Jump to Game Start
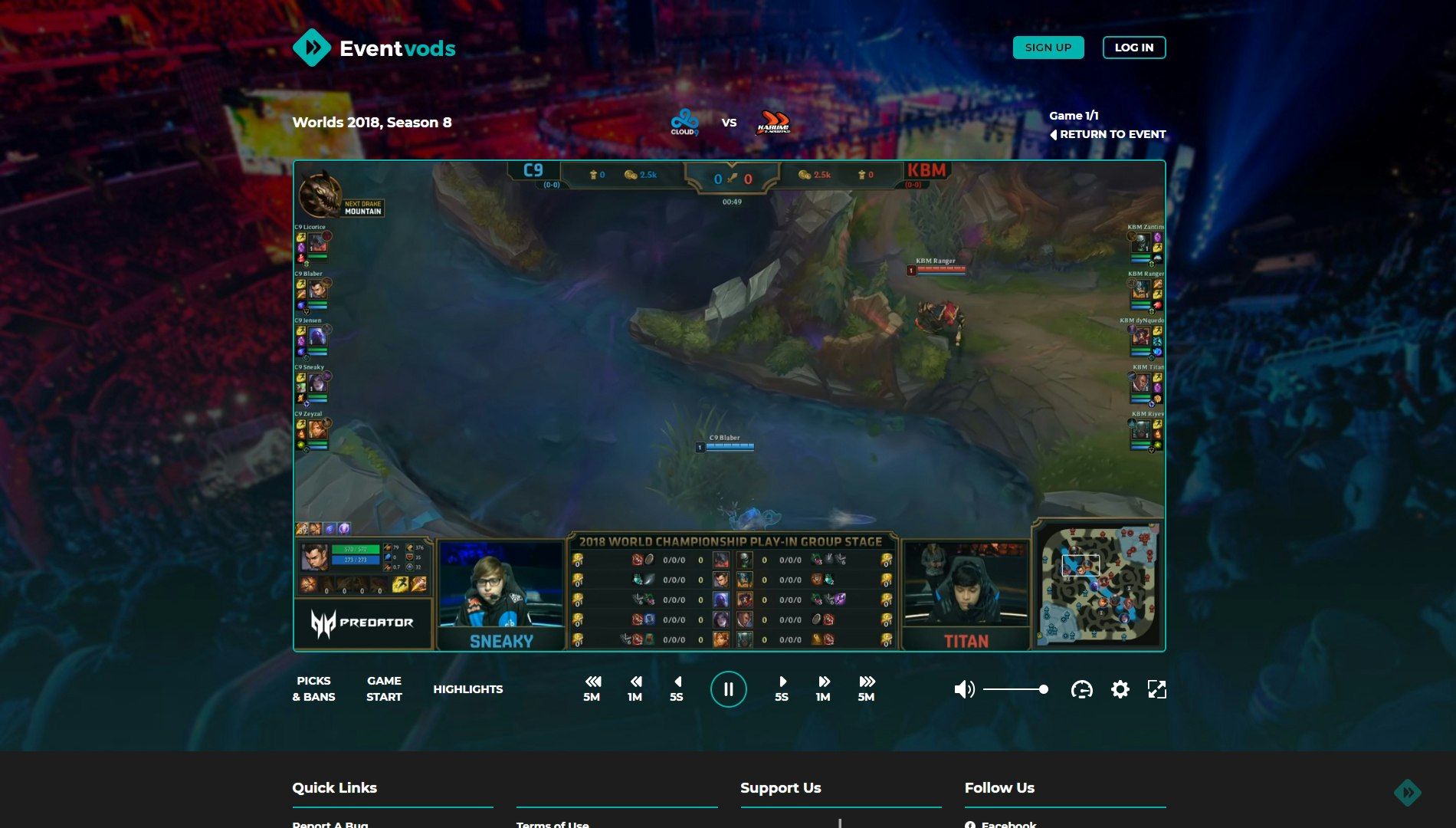This screenshot has height=828, width=1456. click(x=383, y=688)
